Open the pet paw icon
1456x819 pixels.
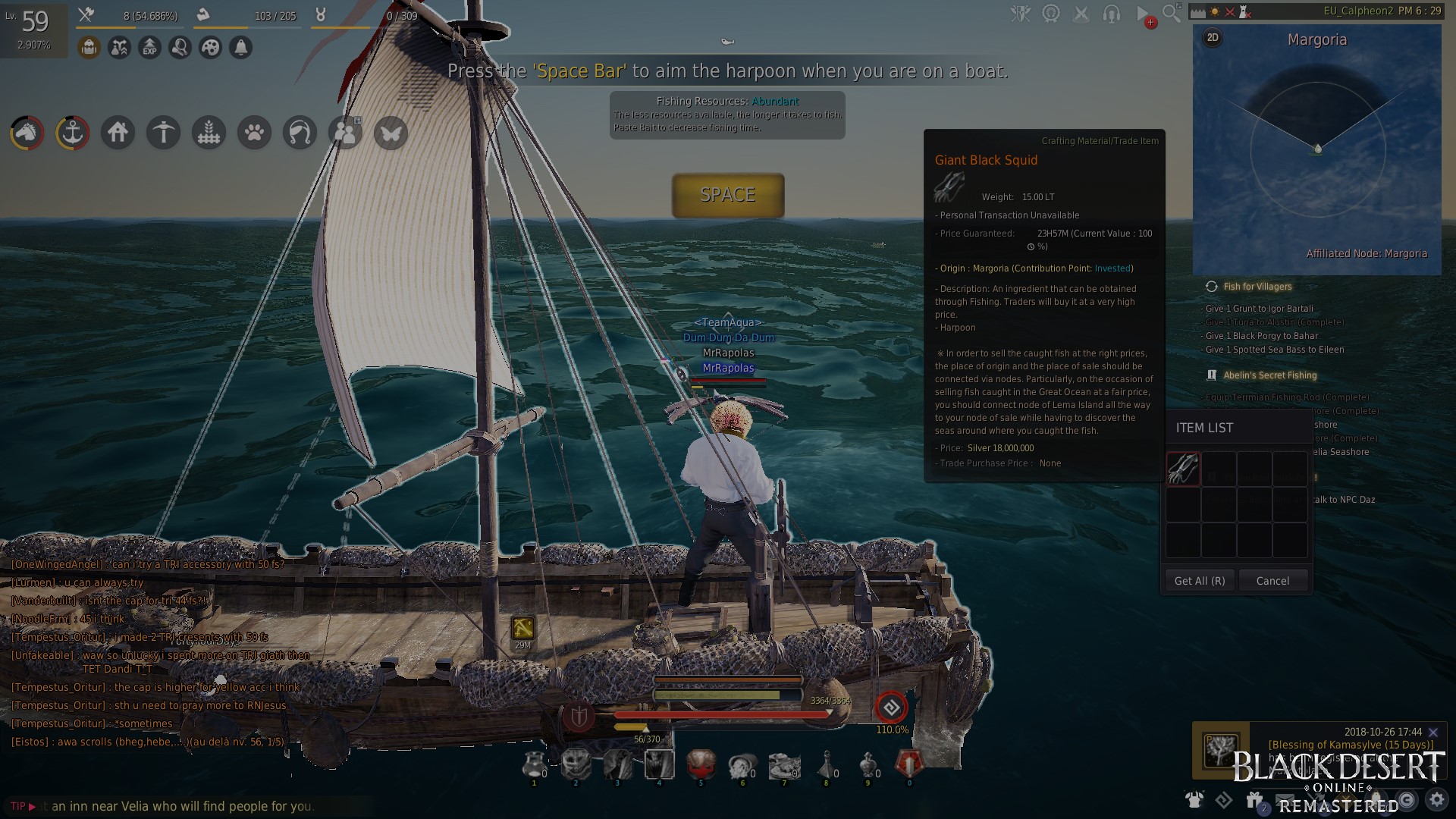(x=254, y=133)
